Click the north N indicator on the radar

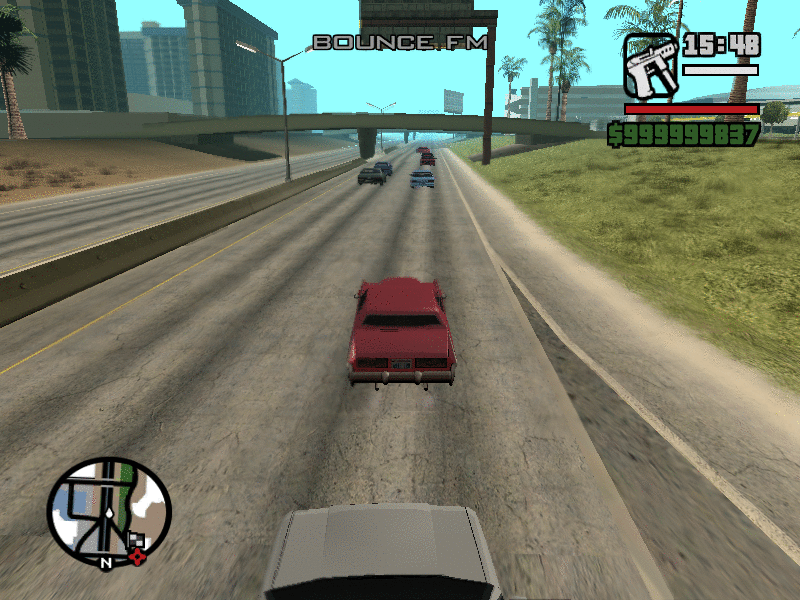pyautogui.click(x=104, y=563)
